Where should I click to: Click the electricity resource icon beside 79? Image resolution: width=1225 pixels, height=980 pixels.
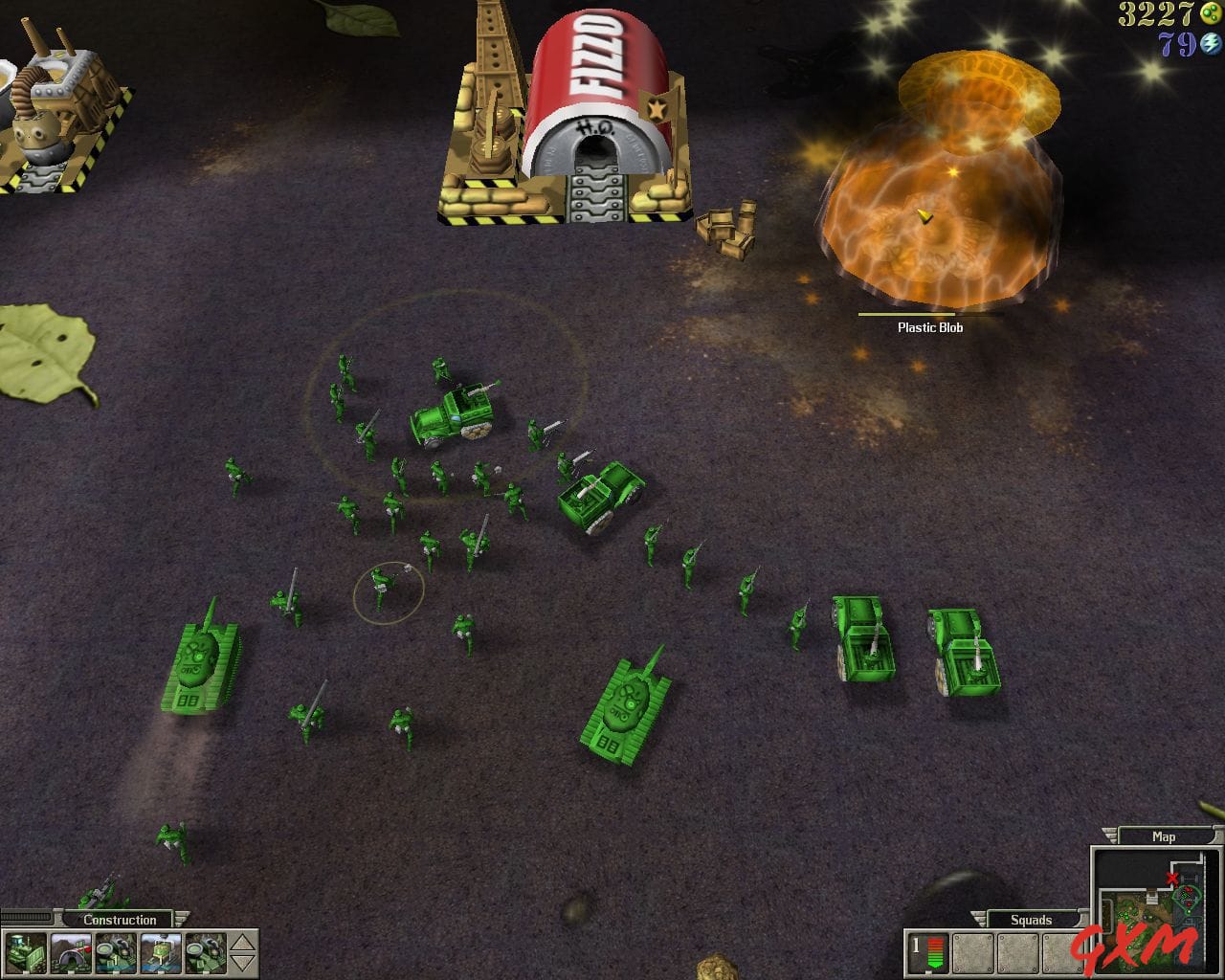click(1209, 42)
